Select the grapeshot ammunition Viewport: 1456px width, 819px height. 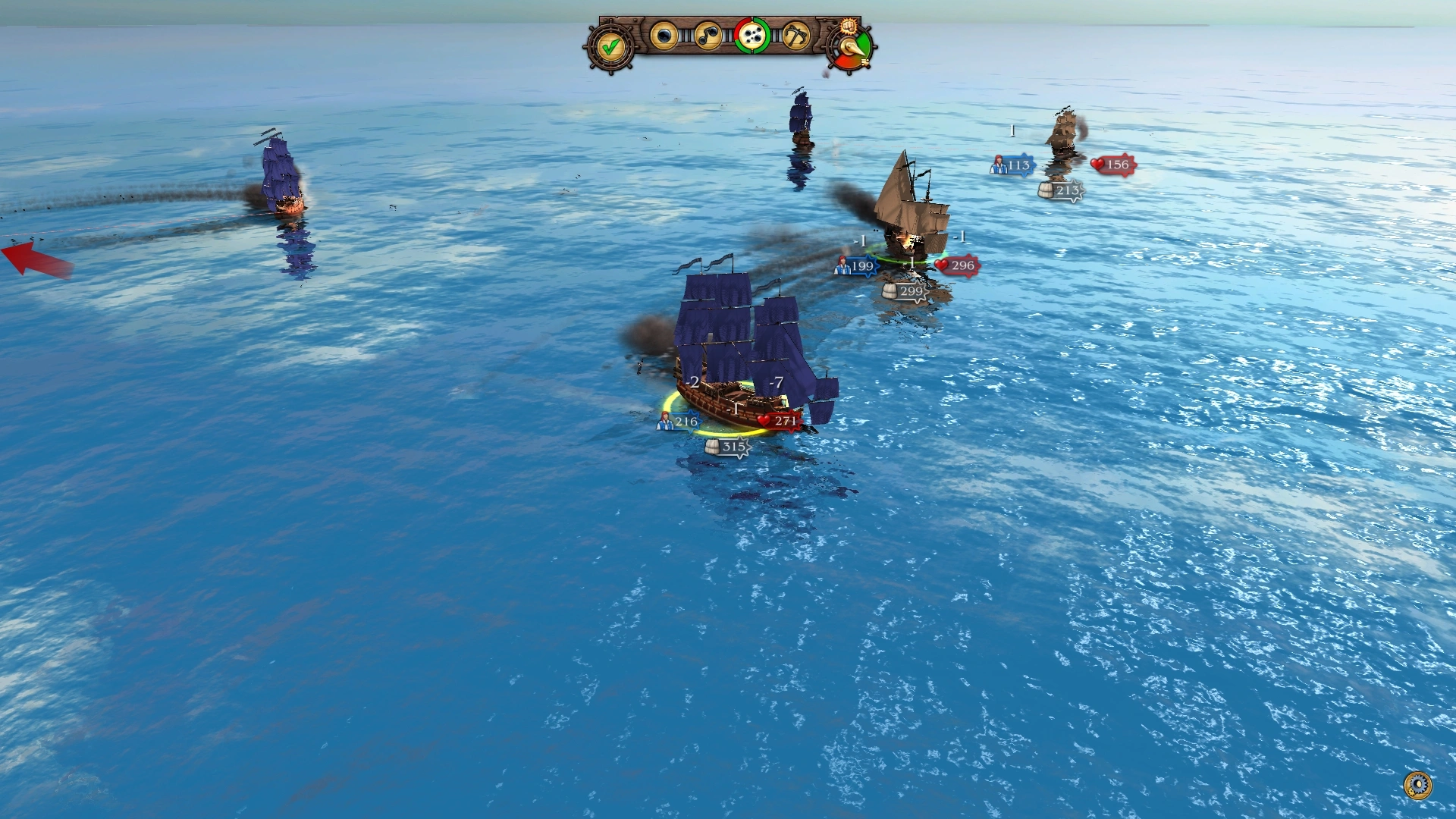pyautogui.click(x=752, y=36)
